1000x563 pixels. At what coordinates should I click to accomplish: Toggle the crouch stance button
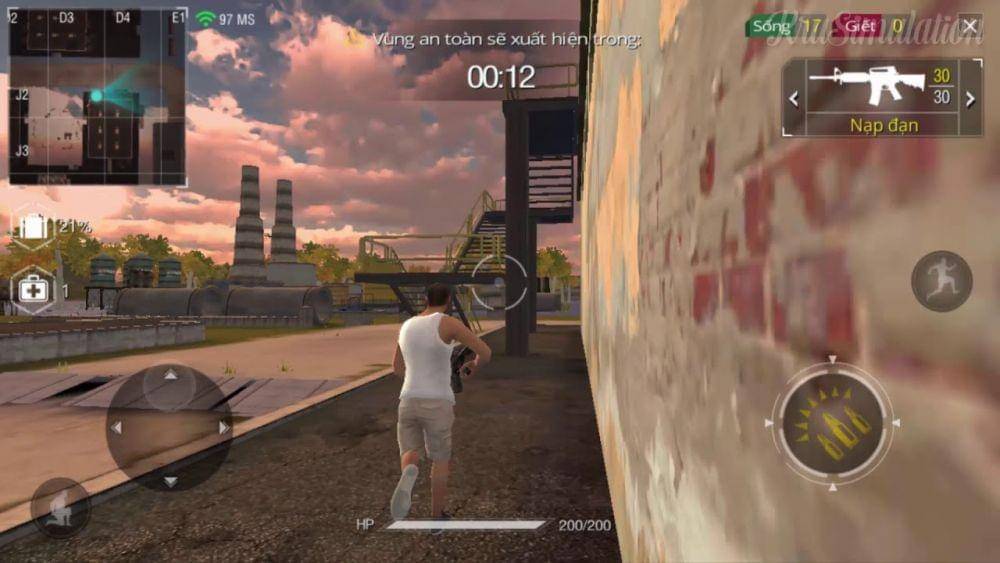[60, 507]
